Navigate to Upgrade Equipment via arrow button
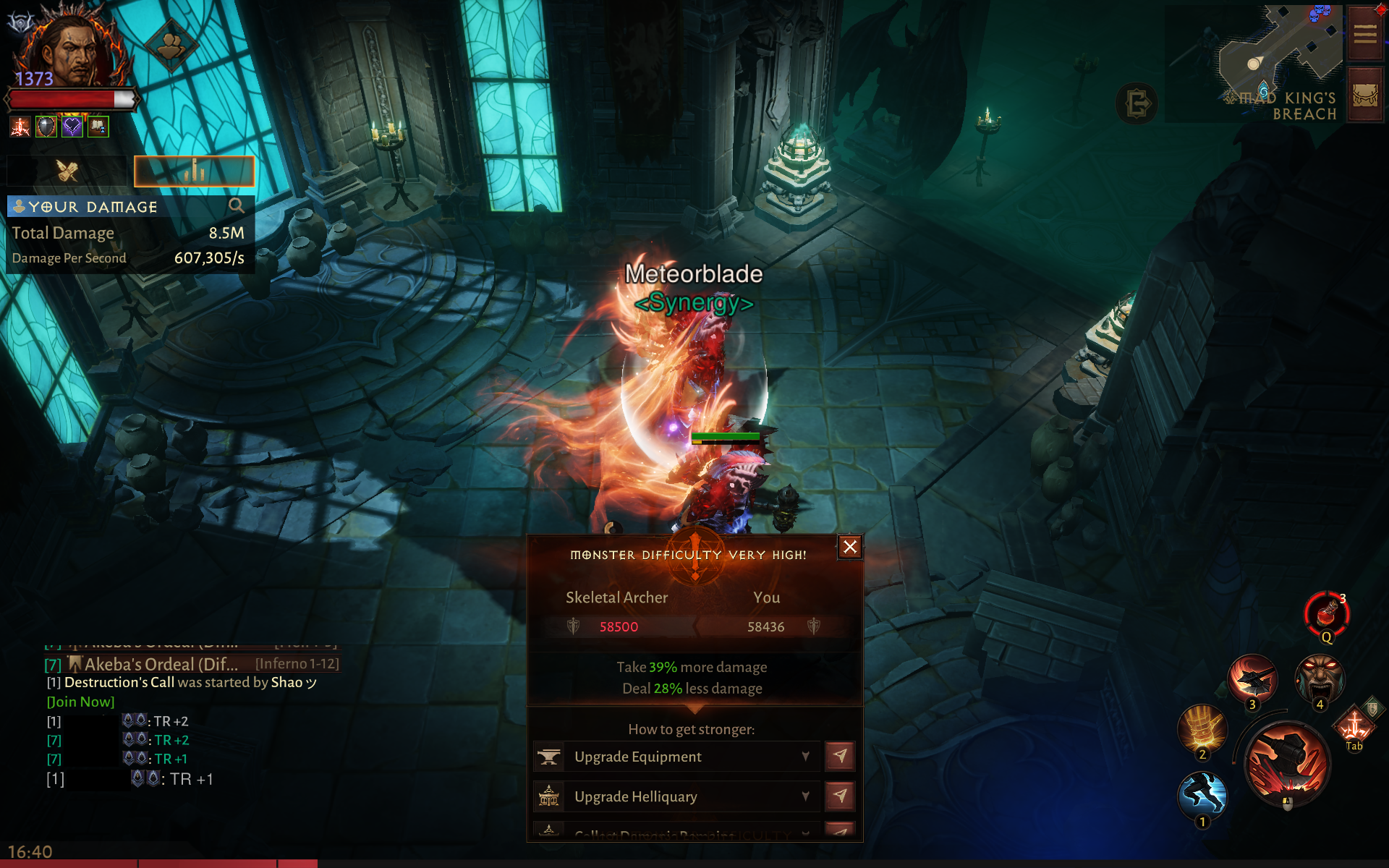Viewport: 1389px width, 868px height. (840, 757)
